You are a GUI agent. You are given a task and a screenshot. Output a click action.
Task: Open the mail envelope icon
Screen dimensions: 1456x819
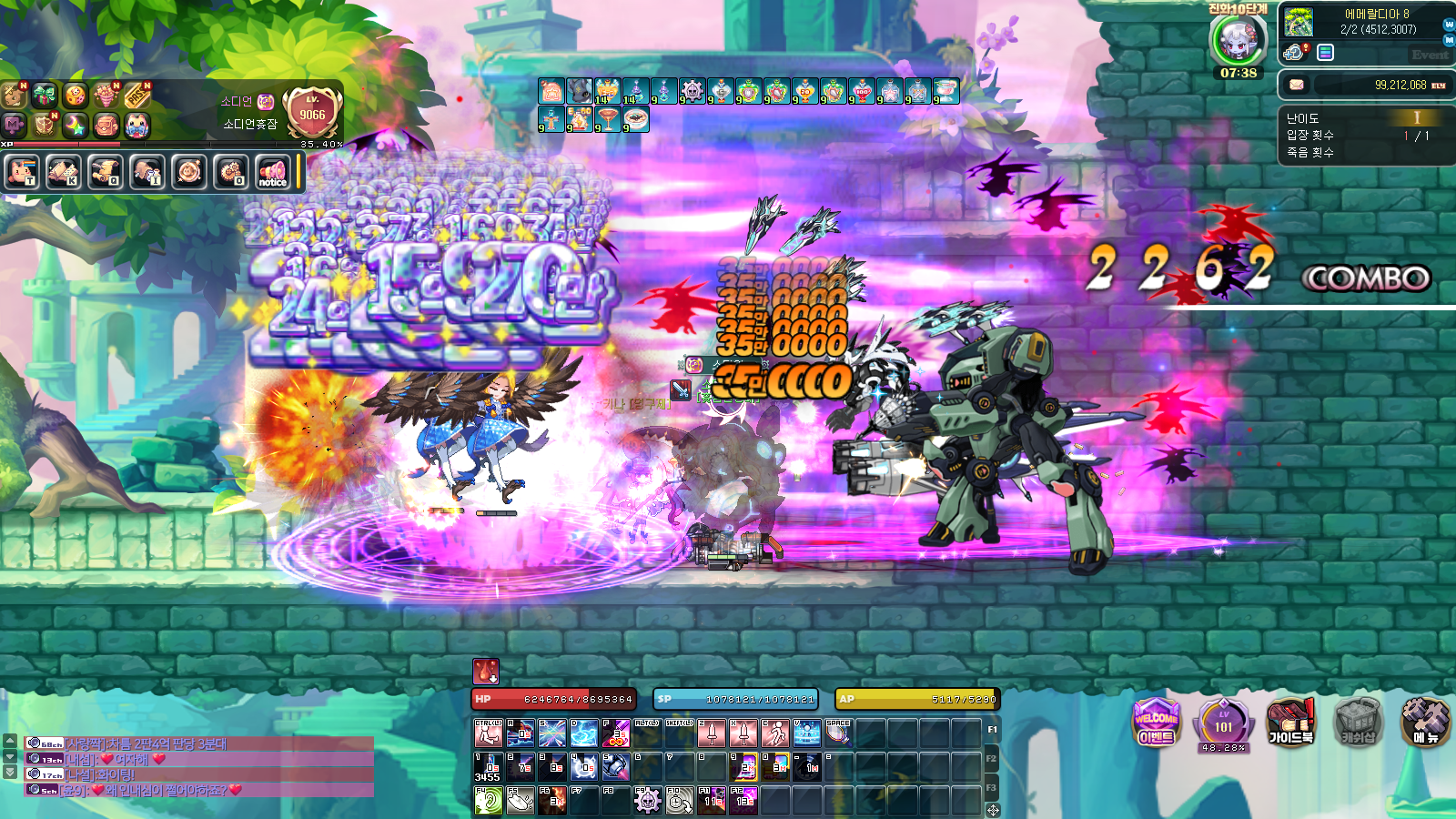[1297, 85]
